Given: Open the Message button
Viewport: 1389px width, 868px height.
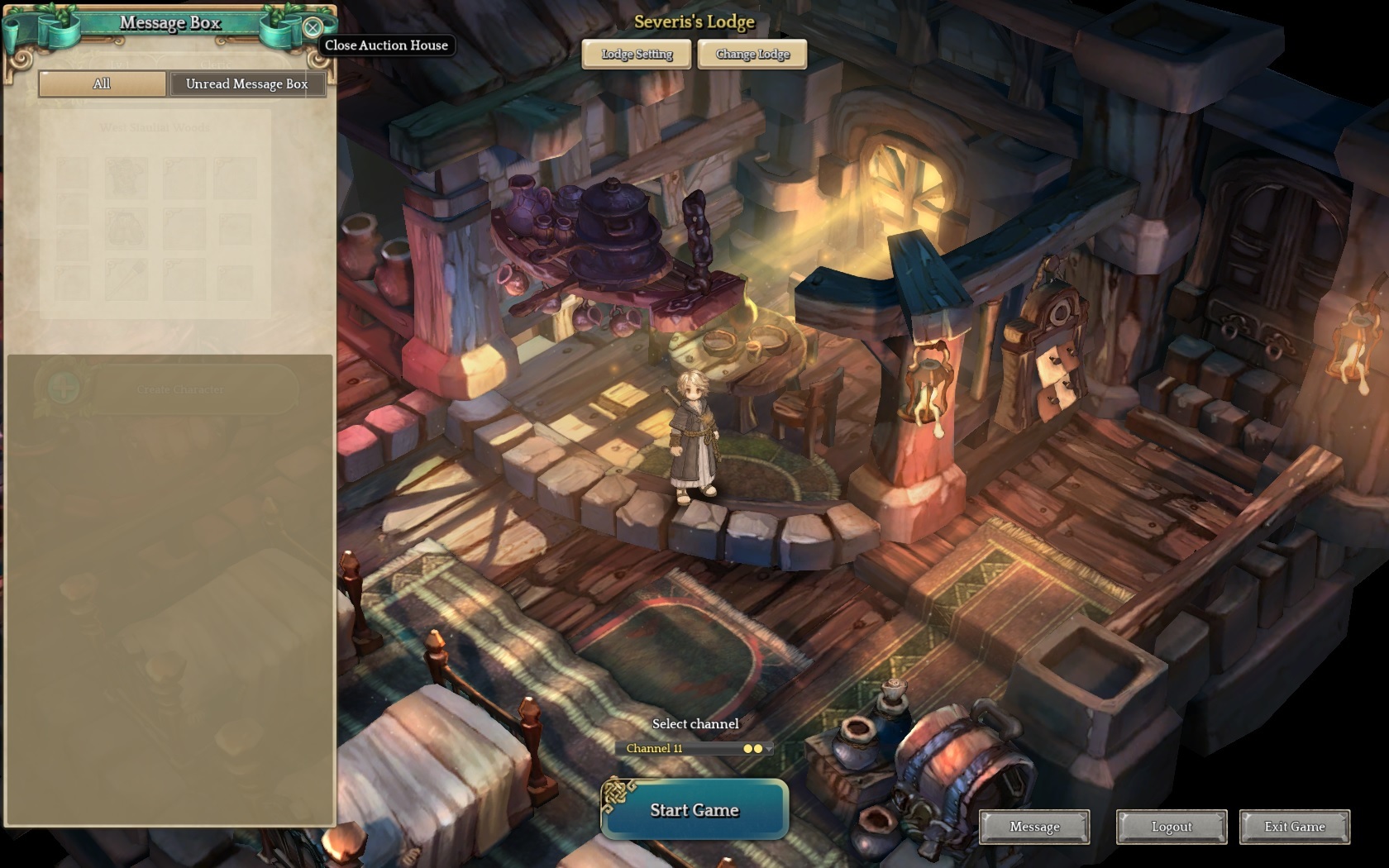Looking at the screenshot, I should (x=1034, y=827).
